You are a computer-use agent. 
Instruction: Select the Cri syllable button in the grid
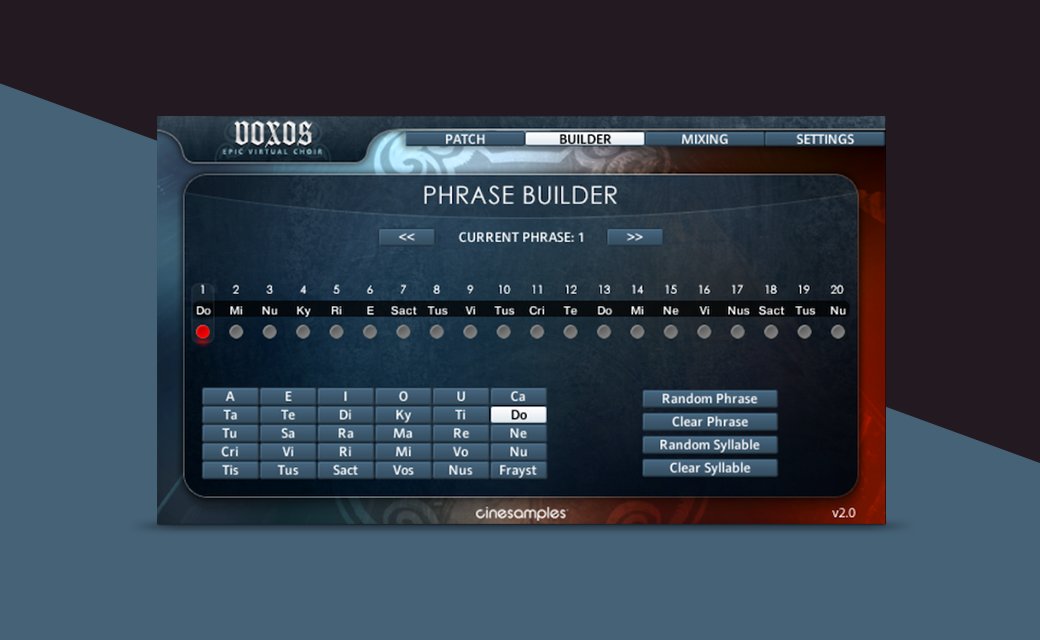click(x=230, y=452)
